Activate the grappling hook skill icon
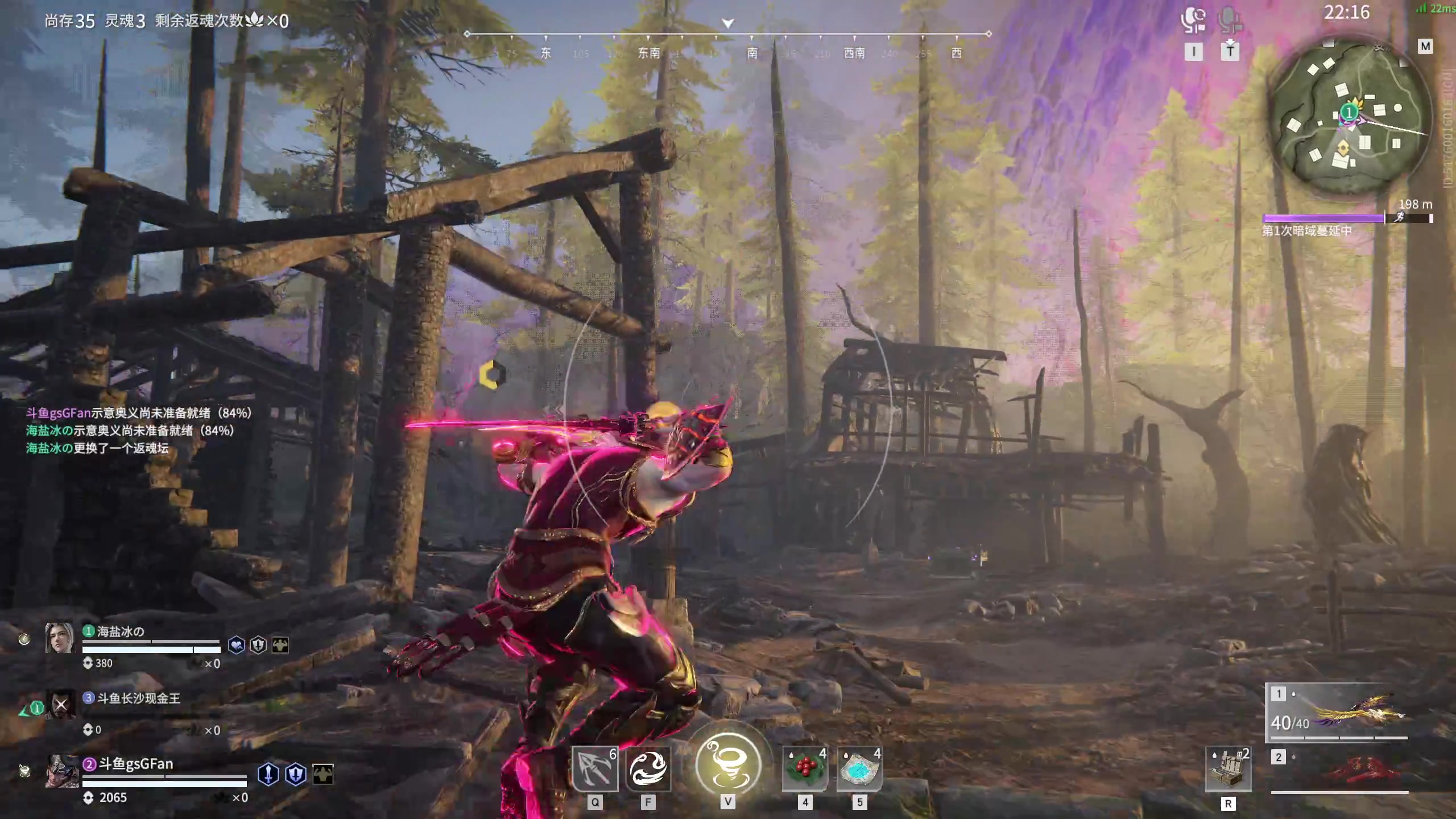The height and width of the screenshot is (819, 1456). click(x=594, y=769)
